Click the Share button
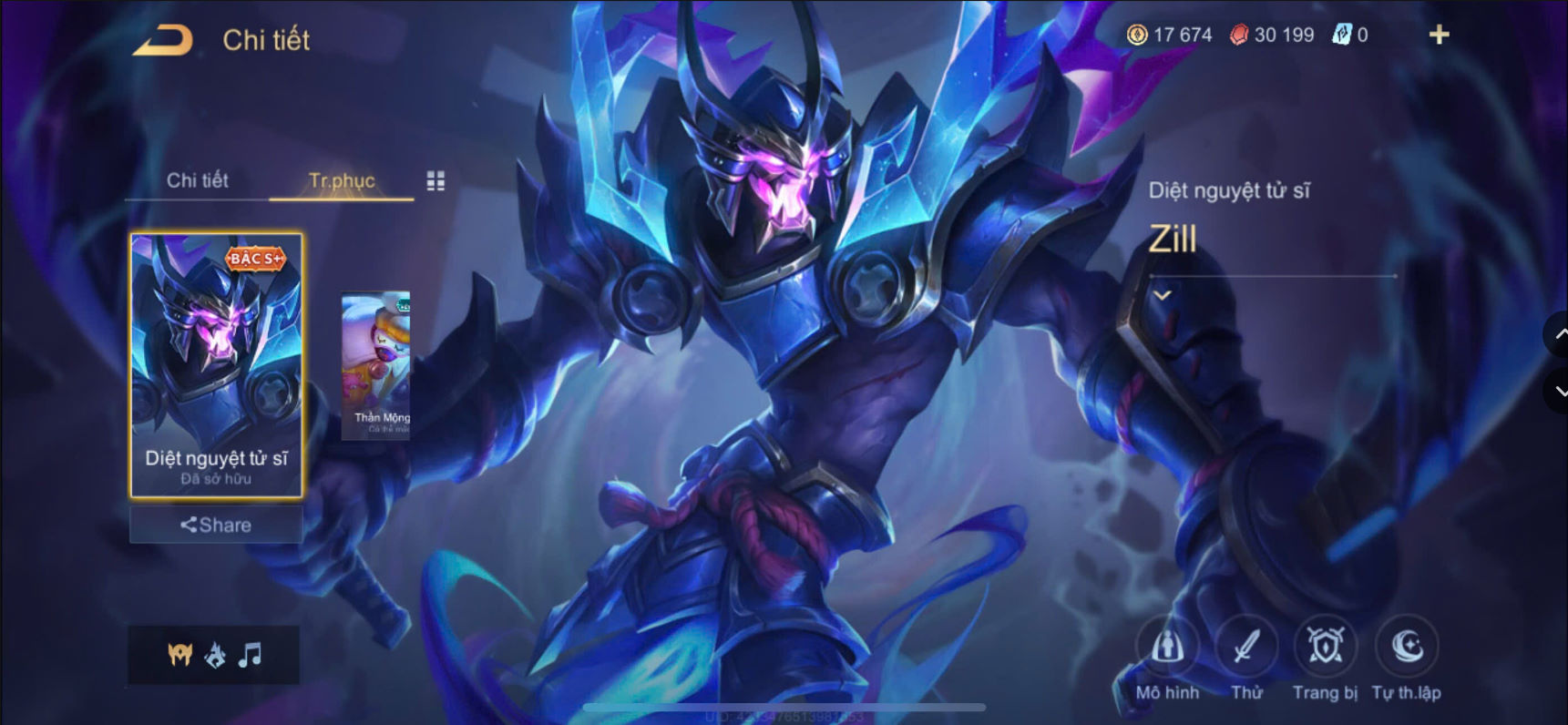The width and height of the screenshot is (1568, 725). (x=215, y=524)
